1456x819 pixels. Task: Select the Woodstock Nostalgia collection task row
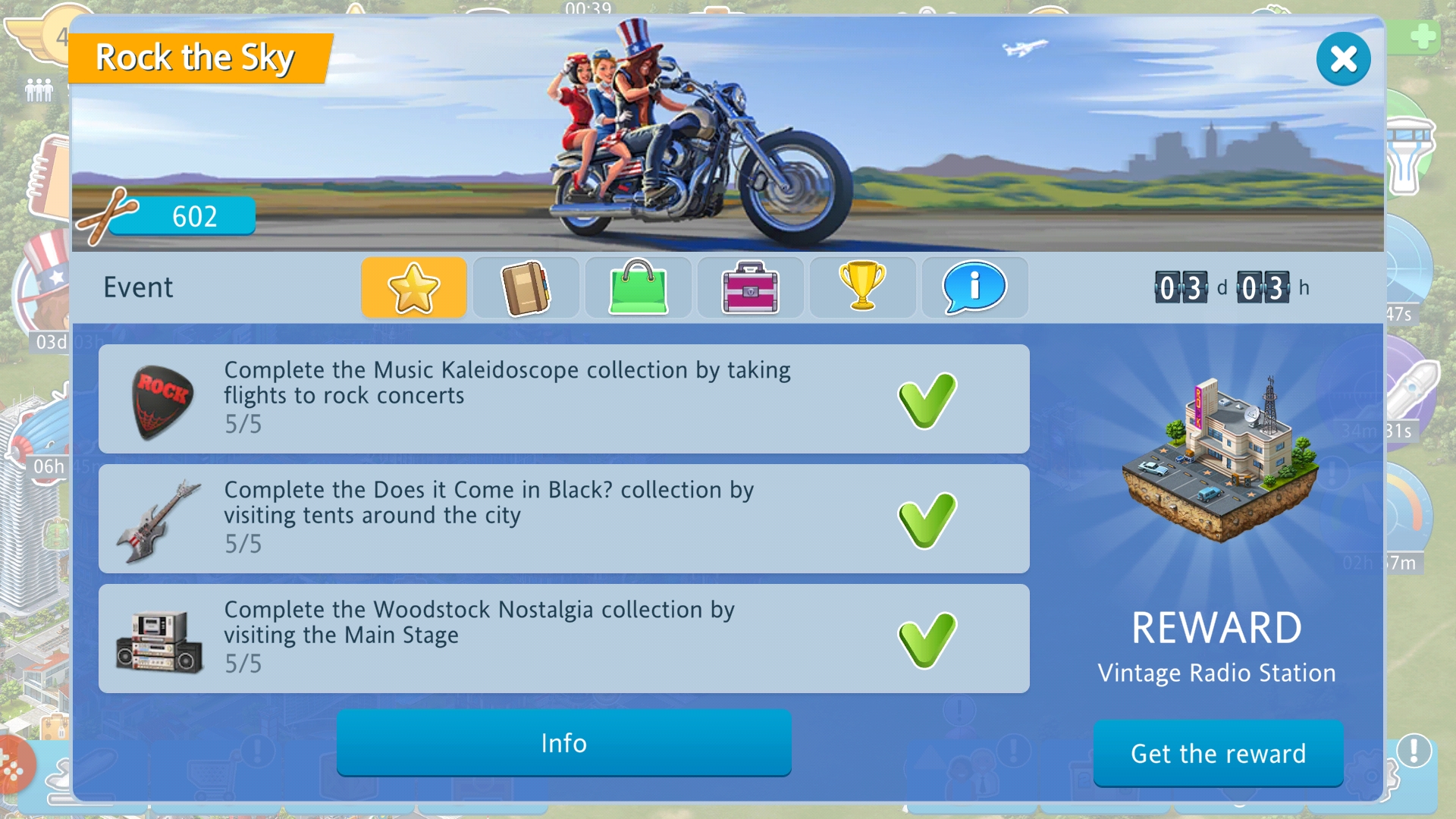[x=563, y=639]
